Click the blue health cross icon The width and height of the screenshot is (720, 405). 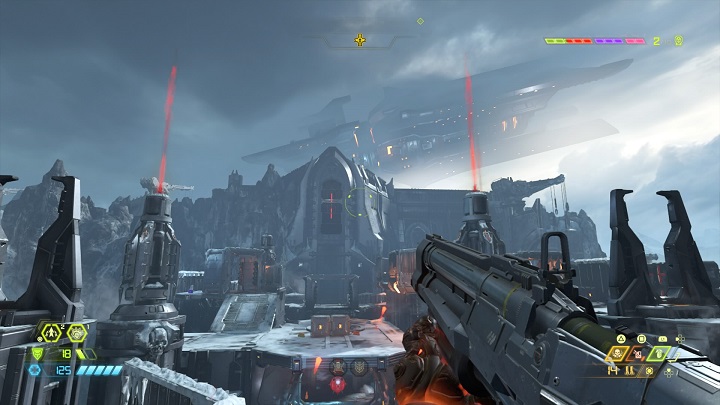point(35,370)
